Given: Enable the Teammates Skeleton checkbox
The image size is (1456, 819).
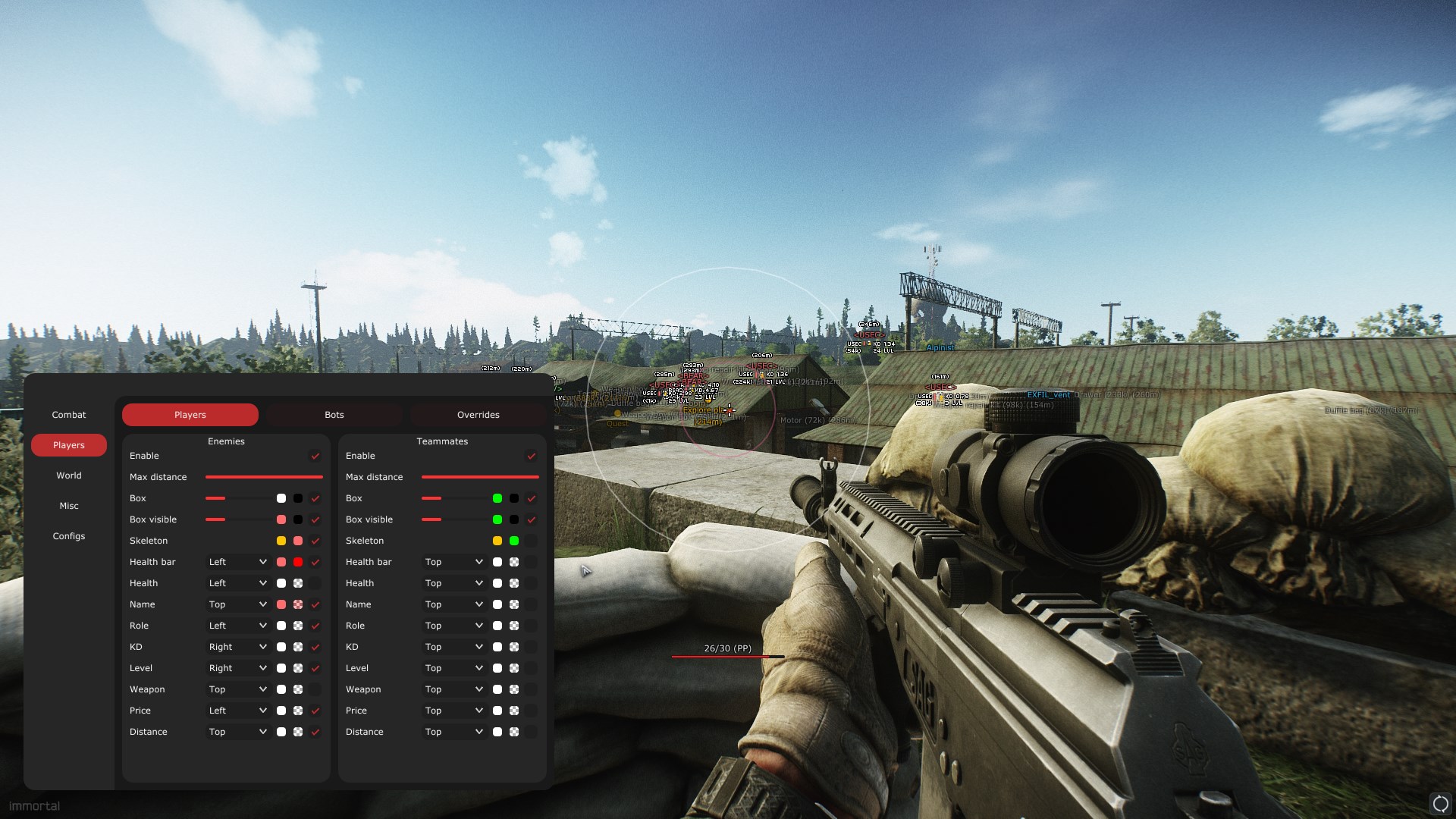Looking at the screenshot, I should coord(531,541).
